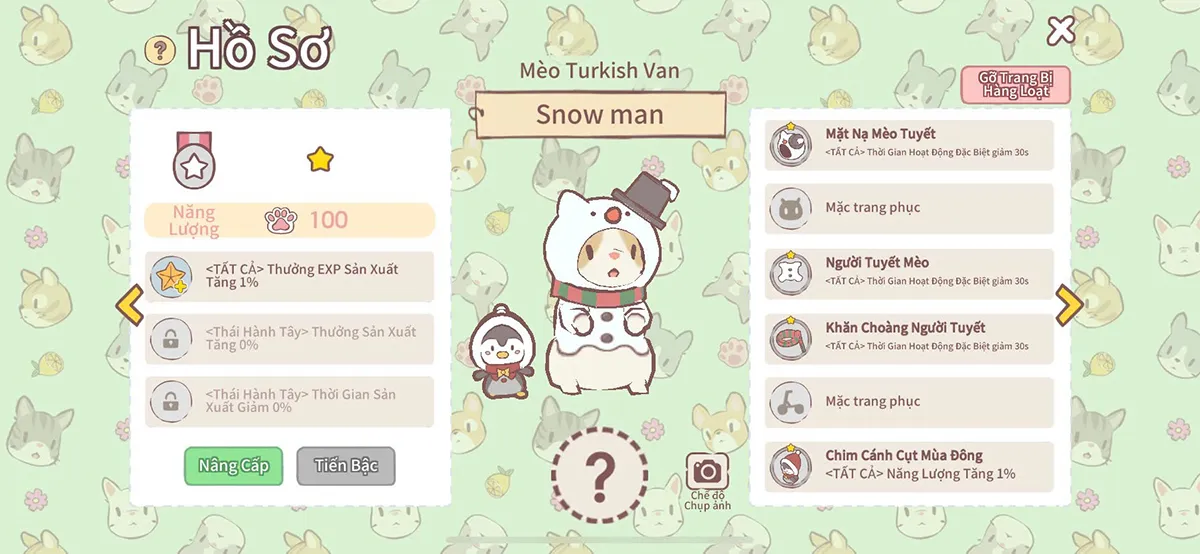Select the Người Tuyết Mèo costume slot
Viewport: 1200px width, 554px height.
click(x=909, y=273)
